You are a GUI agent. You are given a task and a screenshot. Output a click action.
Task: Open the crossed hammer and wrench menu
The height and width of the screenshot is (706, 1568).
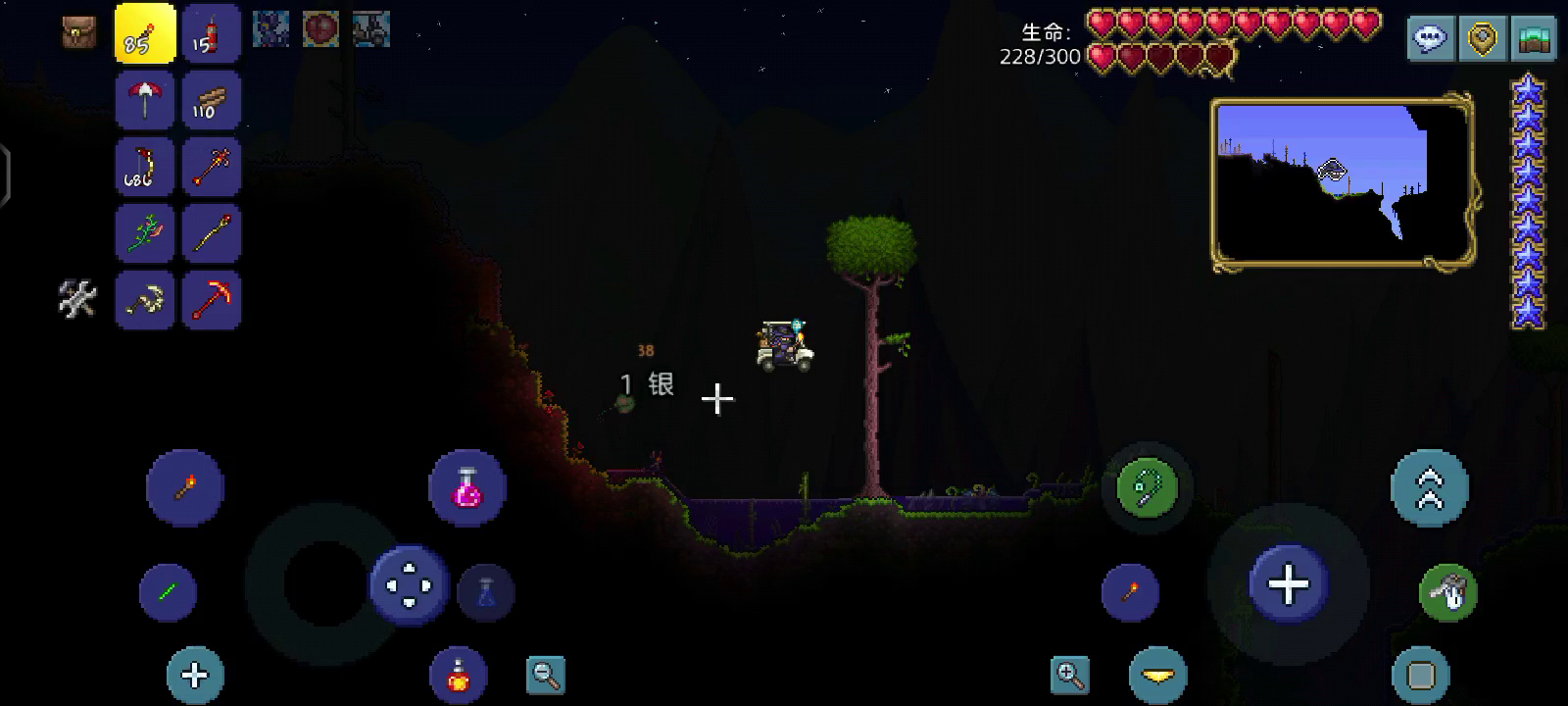pyautogui.click(x=77, y=299)
